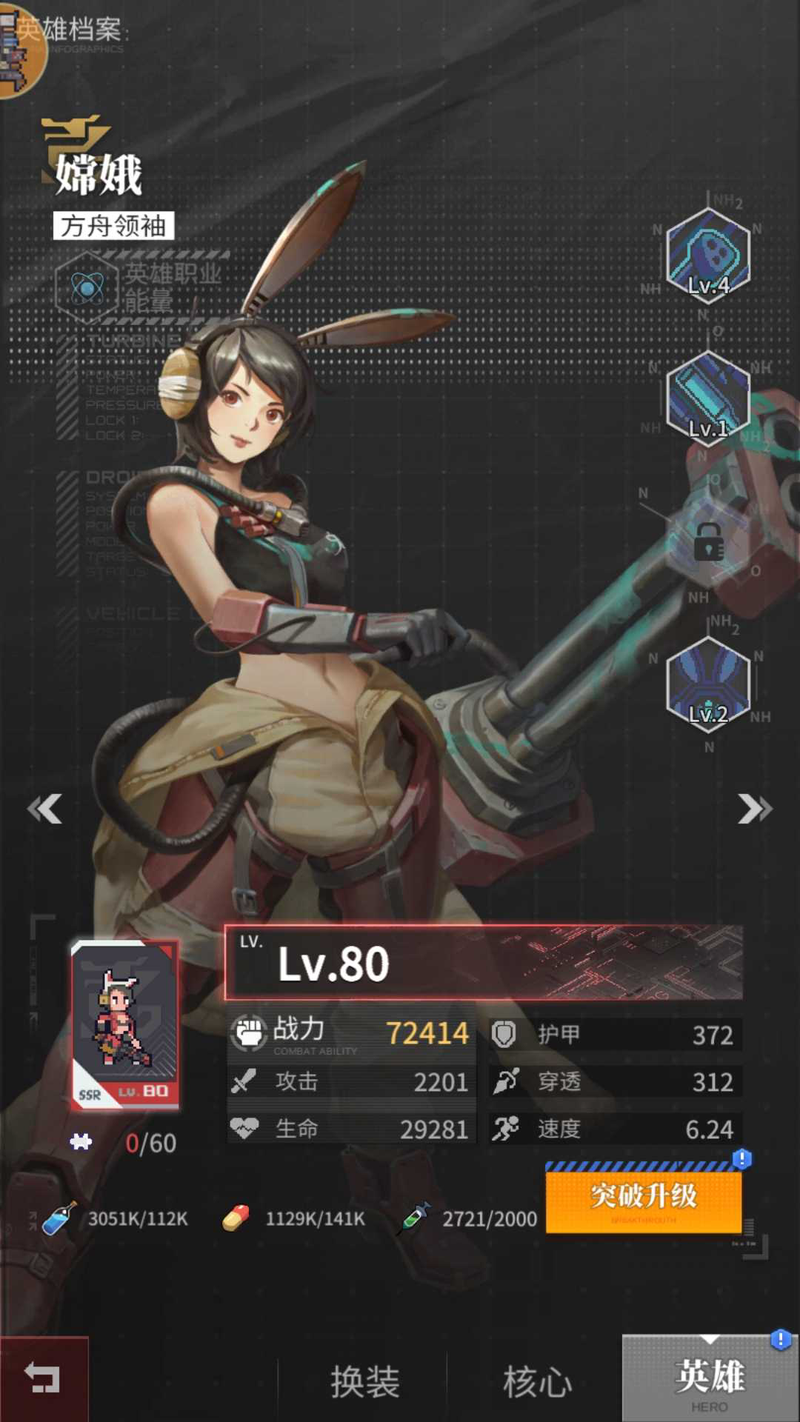This screenshot has width=800, height=1422.
Task: Tap the blue bottle resource icon
Action: (x=60, y=1219)
